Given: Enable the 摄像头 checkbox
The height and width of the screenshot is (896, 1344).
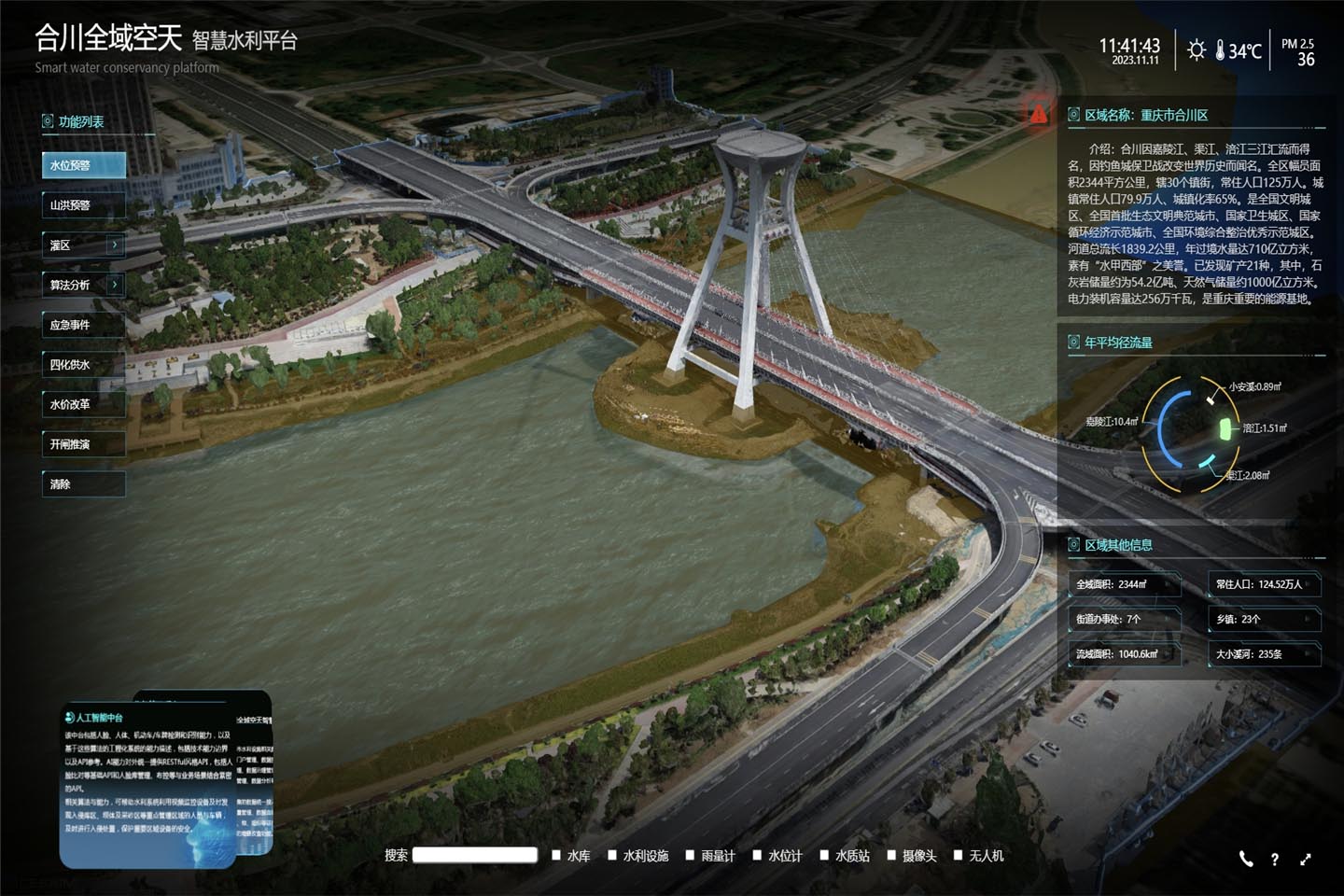Looking at the screenshot, I should pyautogui.click(x=891, y=855).
